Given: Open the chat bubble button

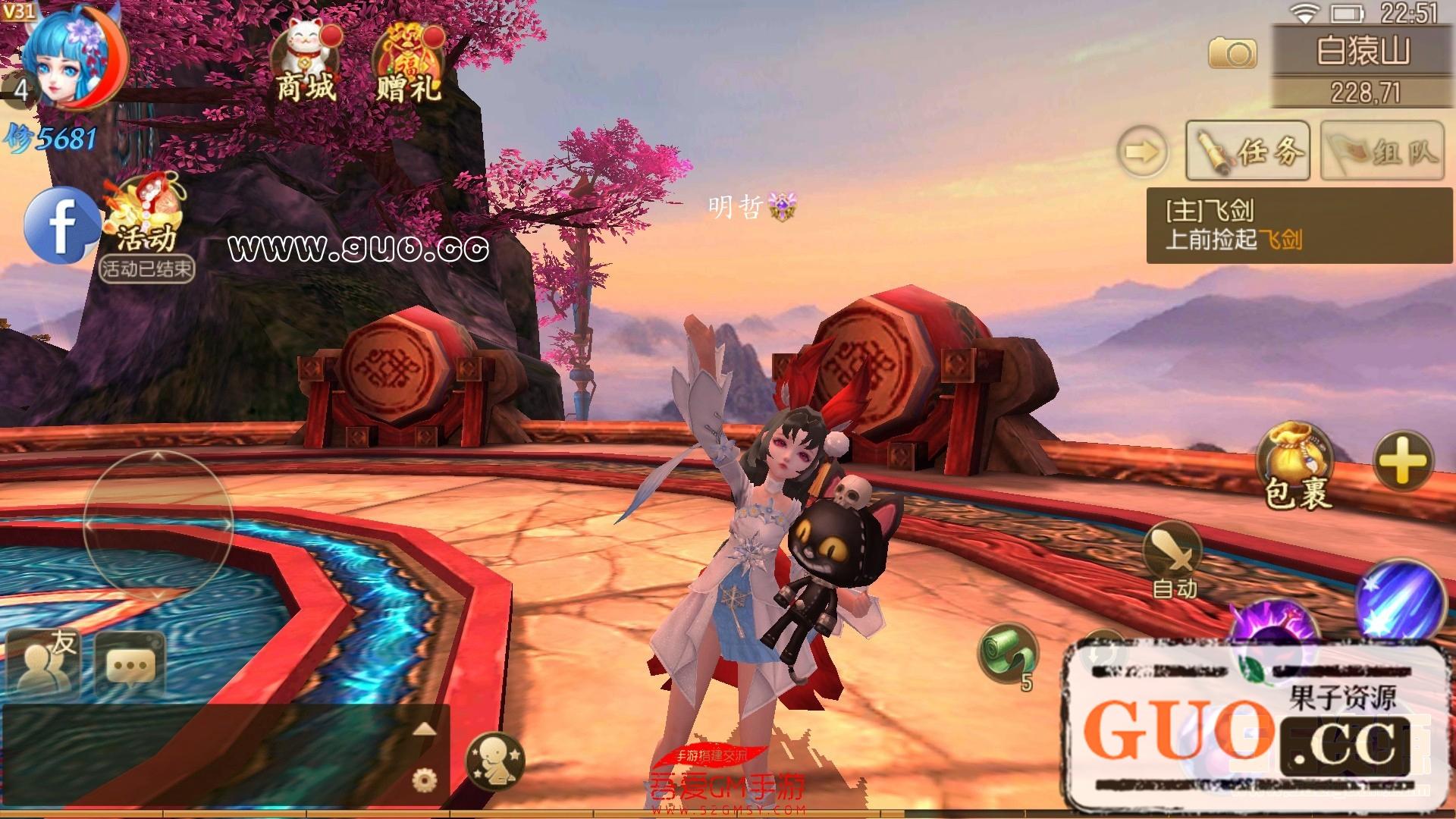Looking at the screenshot, I should [130, 665].
